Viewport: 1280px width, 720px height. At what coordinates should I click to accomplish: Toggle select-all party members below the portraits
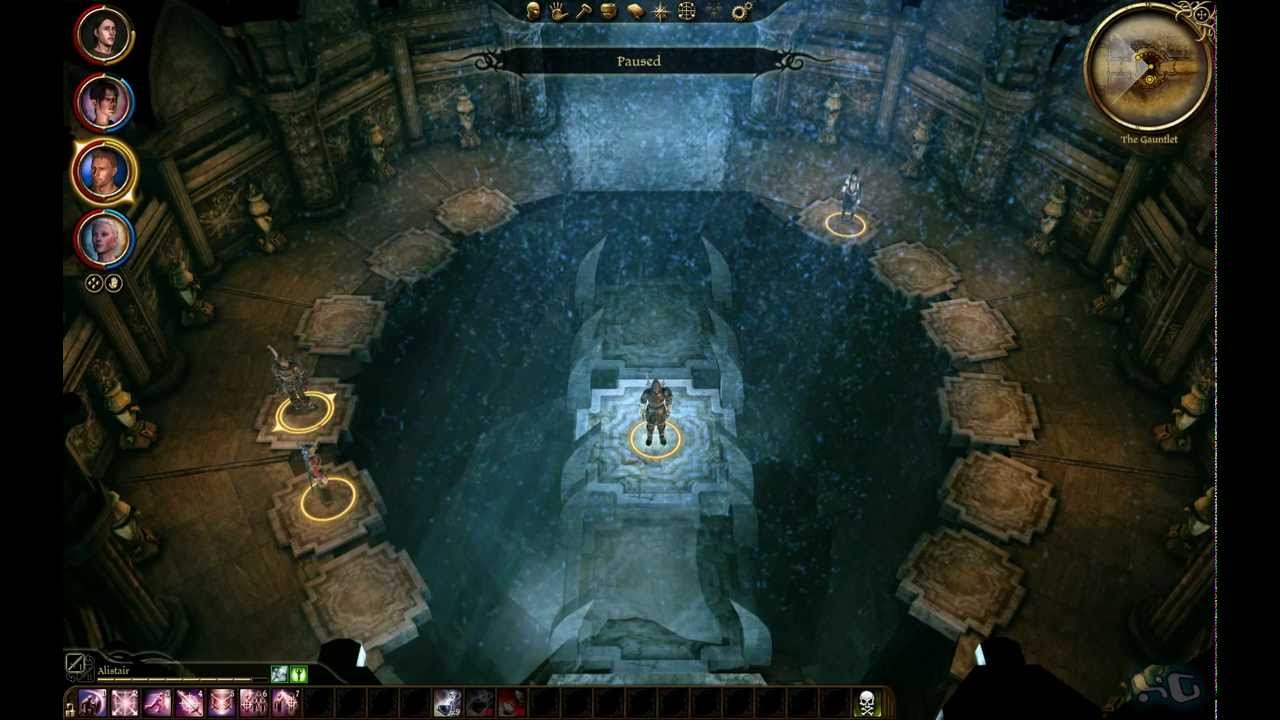[x=92, y=283]
